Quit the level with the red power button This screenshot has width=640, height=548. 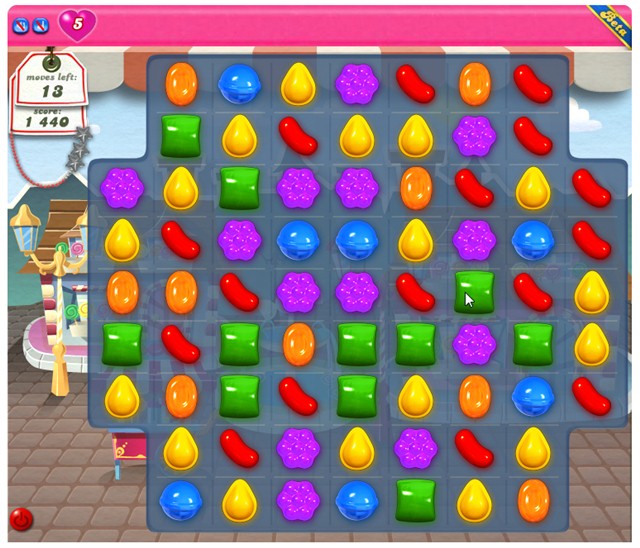(20, 519)
